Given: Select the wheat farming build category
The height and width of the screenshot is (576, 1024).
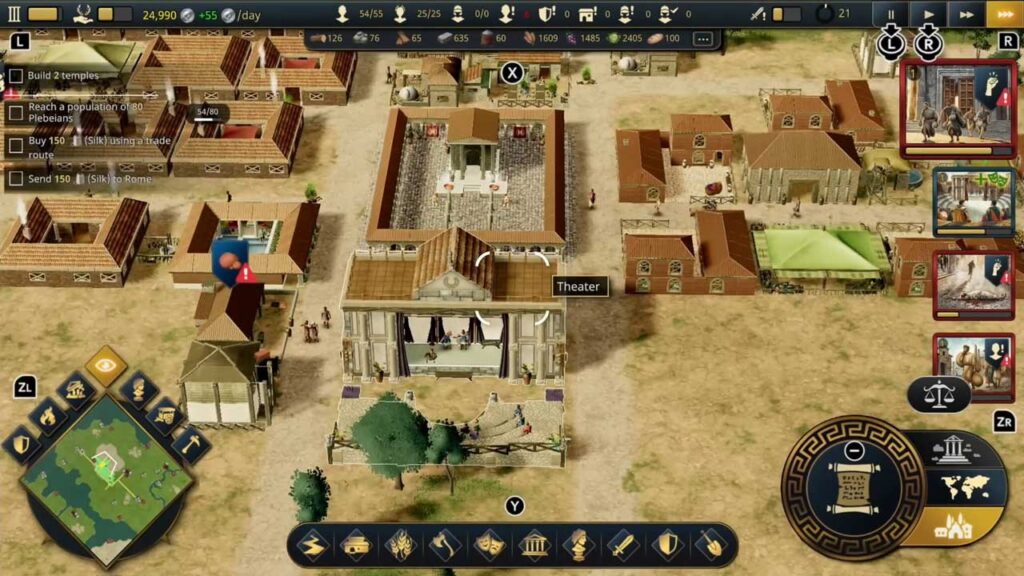Looking at the screenshot, I should (x=401, y=545).
